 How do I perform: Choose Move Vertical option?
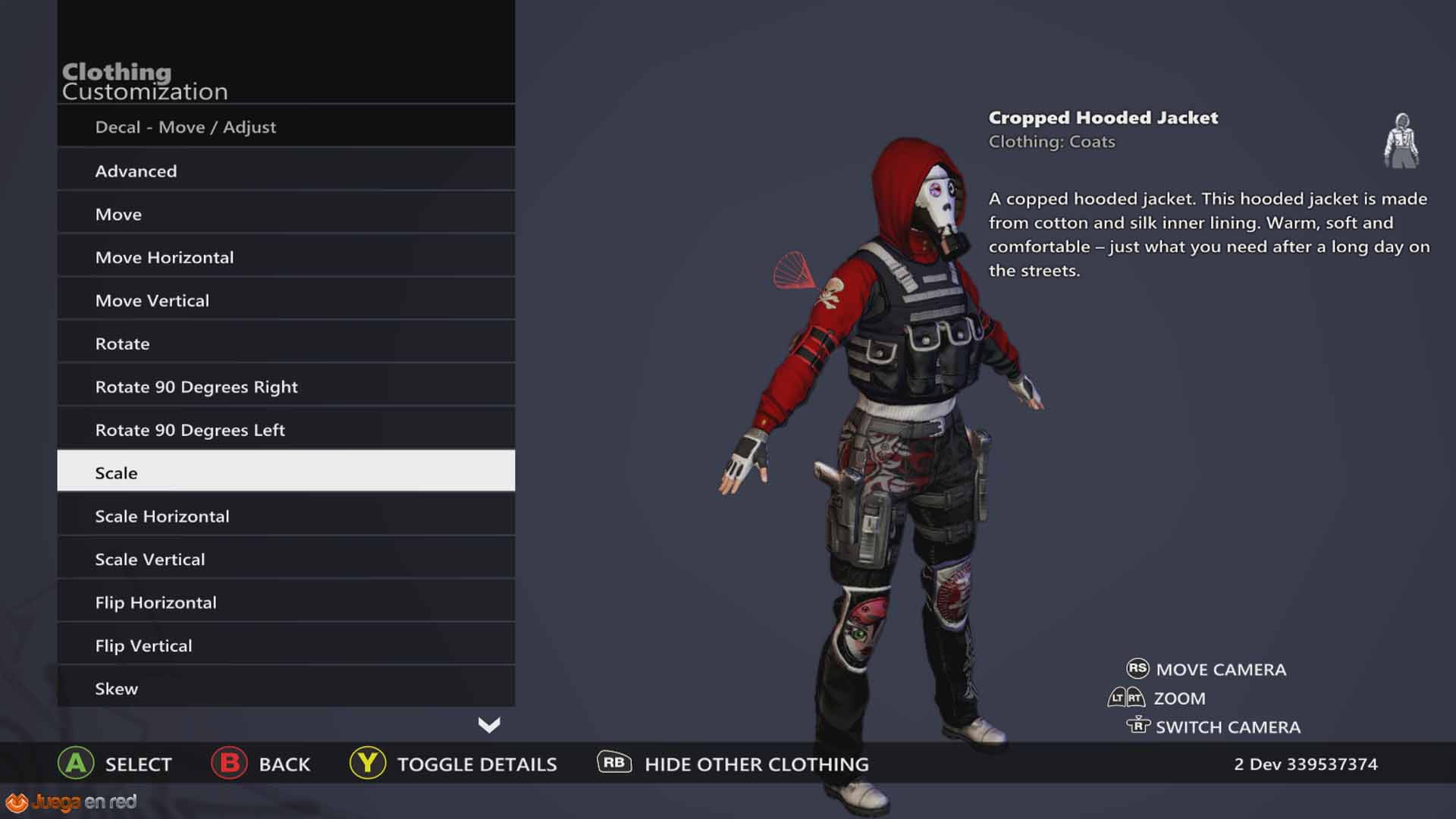click(286, 300)
